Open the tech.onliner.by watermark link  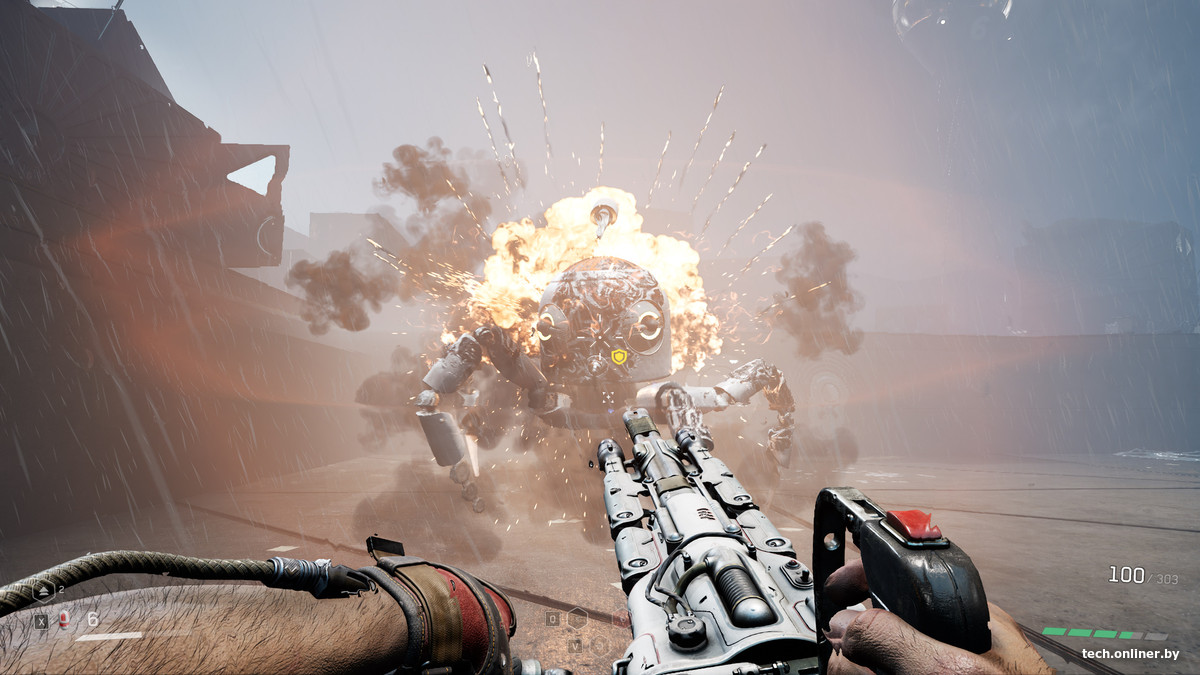coord(1130,654)
